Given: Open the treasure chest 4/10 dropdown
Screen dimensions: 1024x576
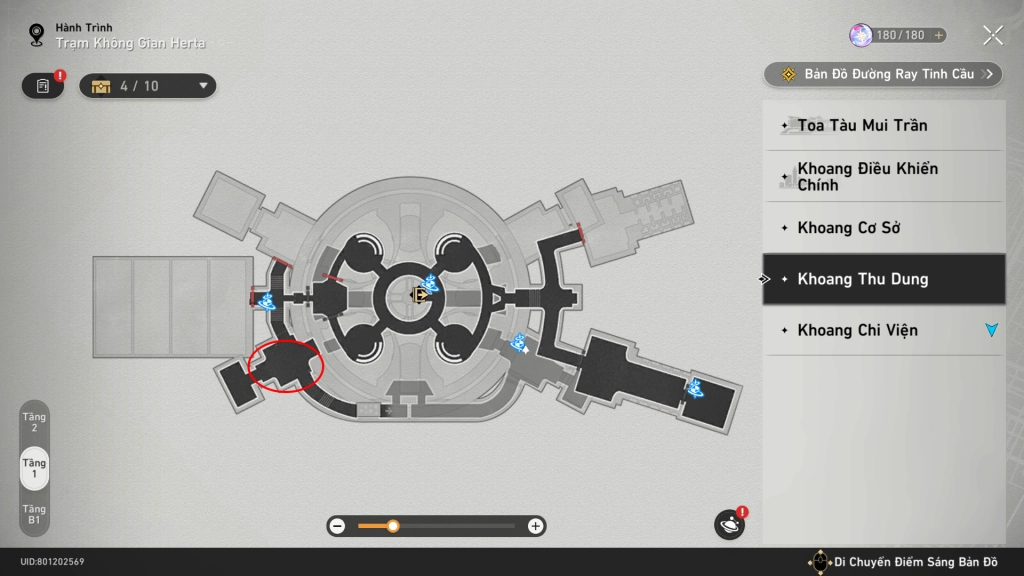Looking at the screenshot, I should click(x=148, y=86).
